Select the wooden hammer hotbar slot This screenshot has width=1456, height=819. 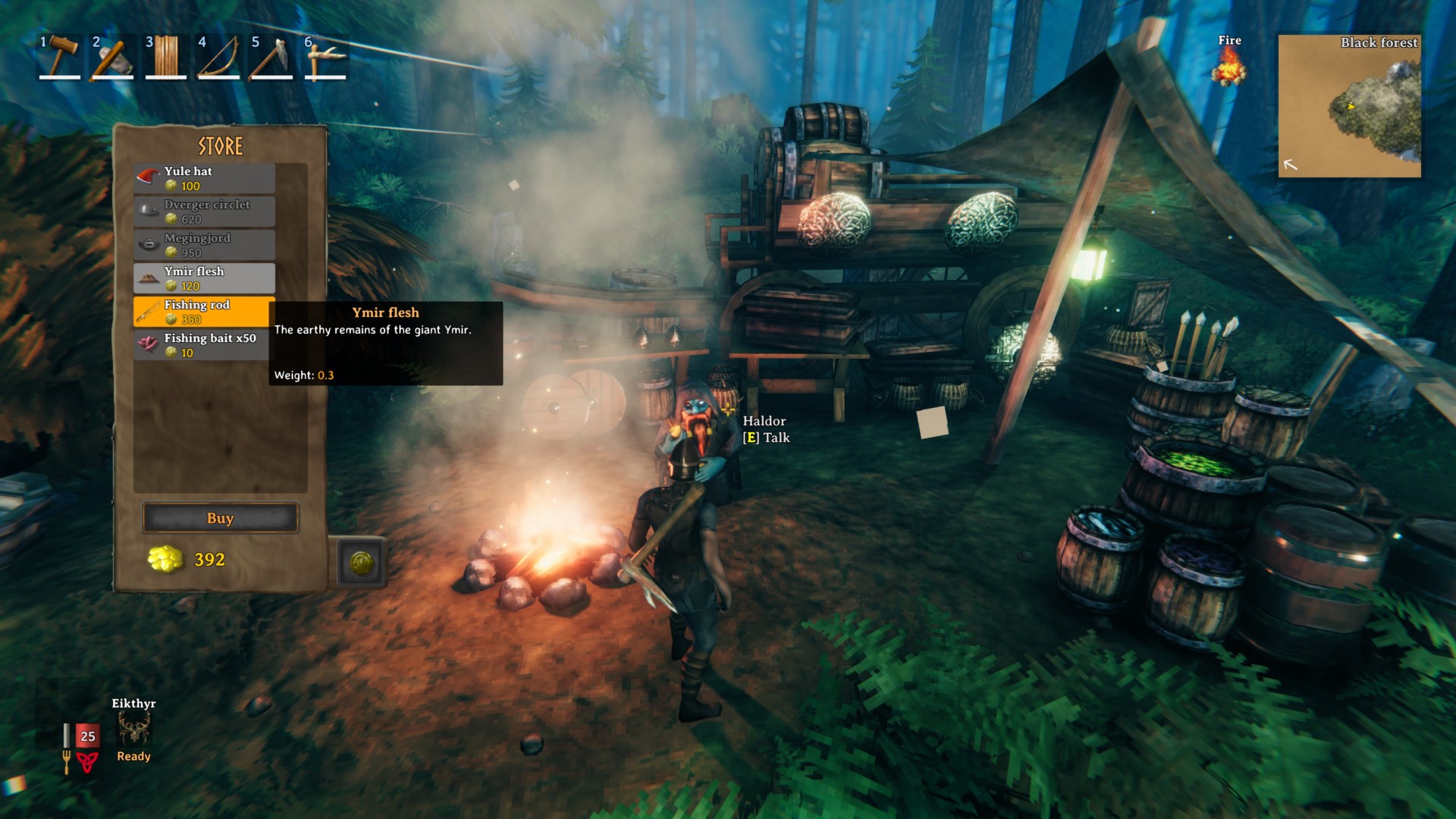point(60,56)
